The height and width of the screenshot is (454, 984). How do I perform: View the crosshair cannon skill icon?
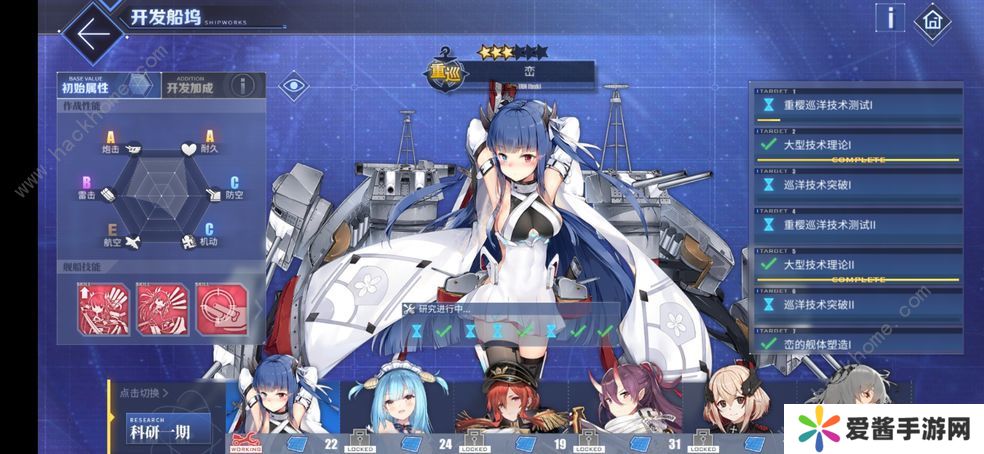(221, 309)
